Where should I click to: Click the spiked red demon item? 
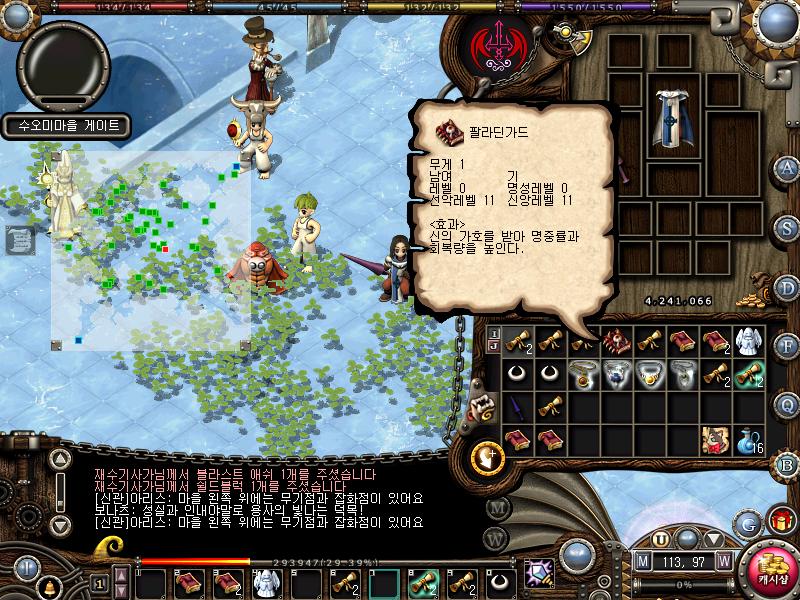tap(614, 341)
